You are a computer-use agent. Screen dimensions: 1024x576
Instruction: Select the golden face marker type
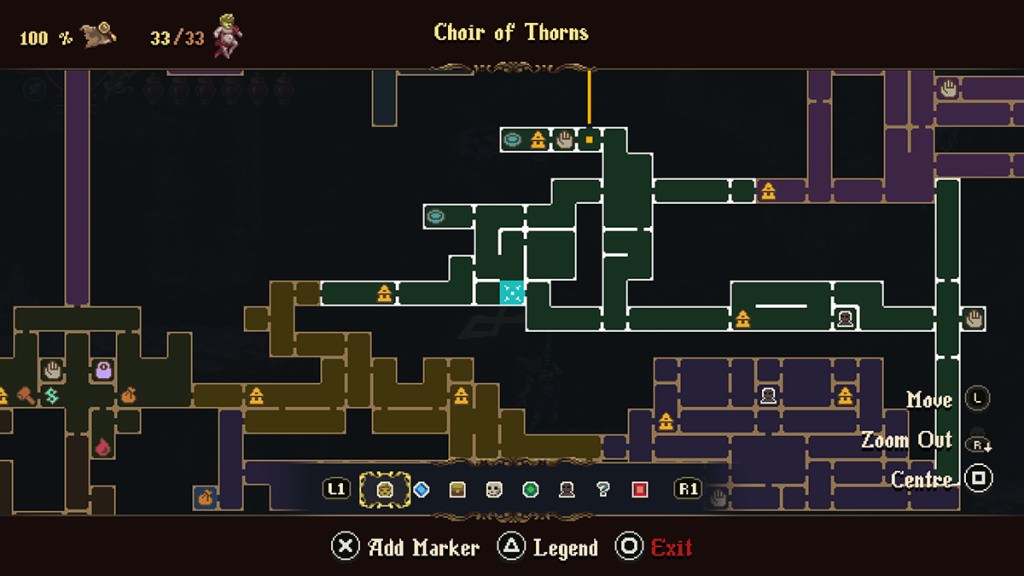pos(384,489)
